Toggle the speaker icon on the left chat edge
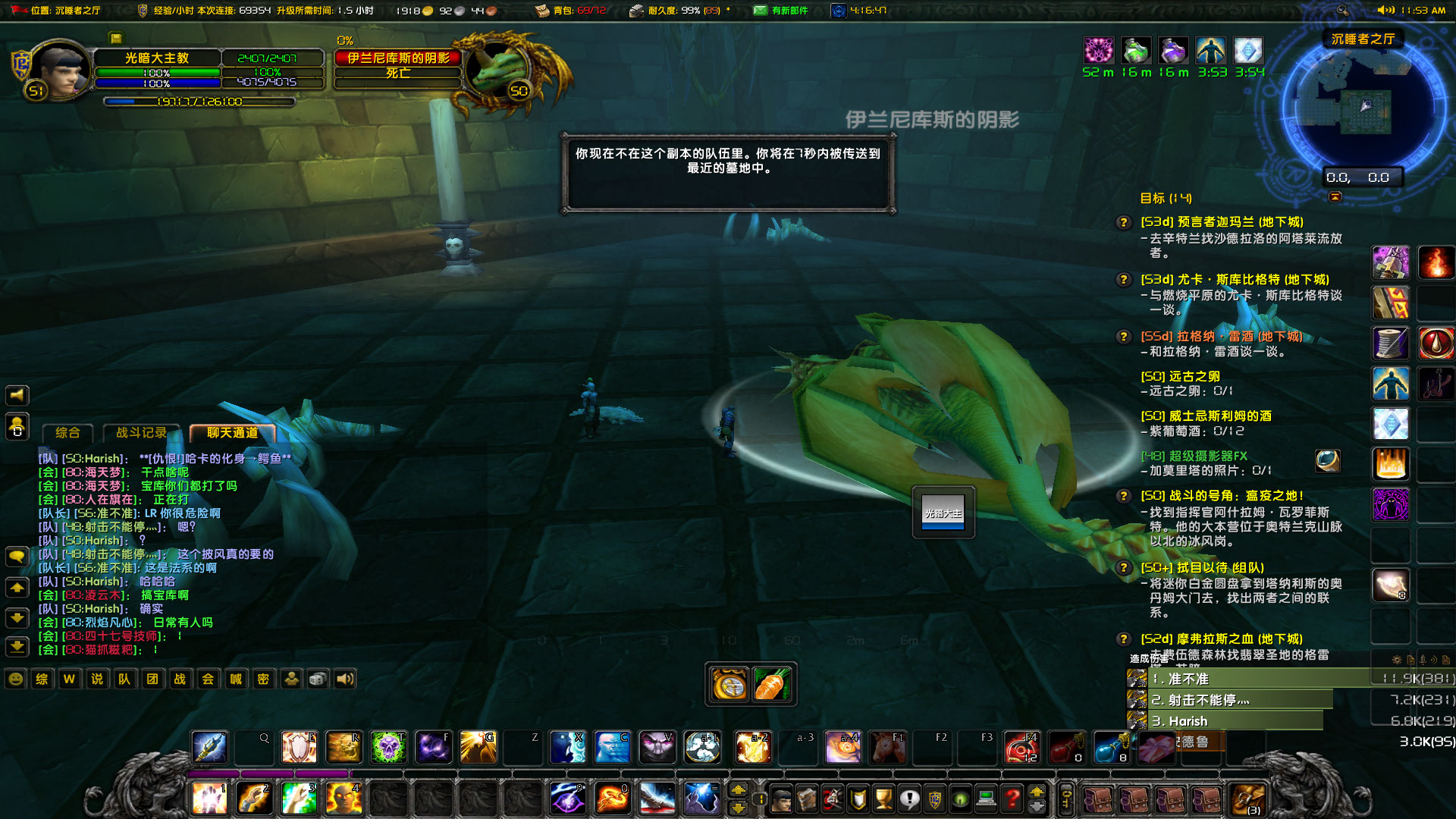Screen dimensions: 1456x819 [17, 395]
